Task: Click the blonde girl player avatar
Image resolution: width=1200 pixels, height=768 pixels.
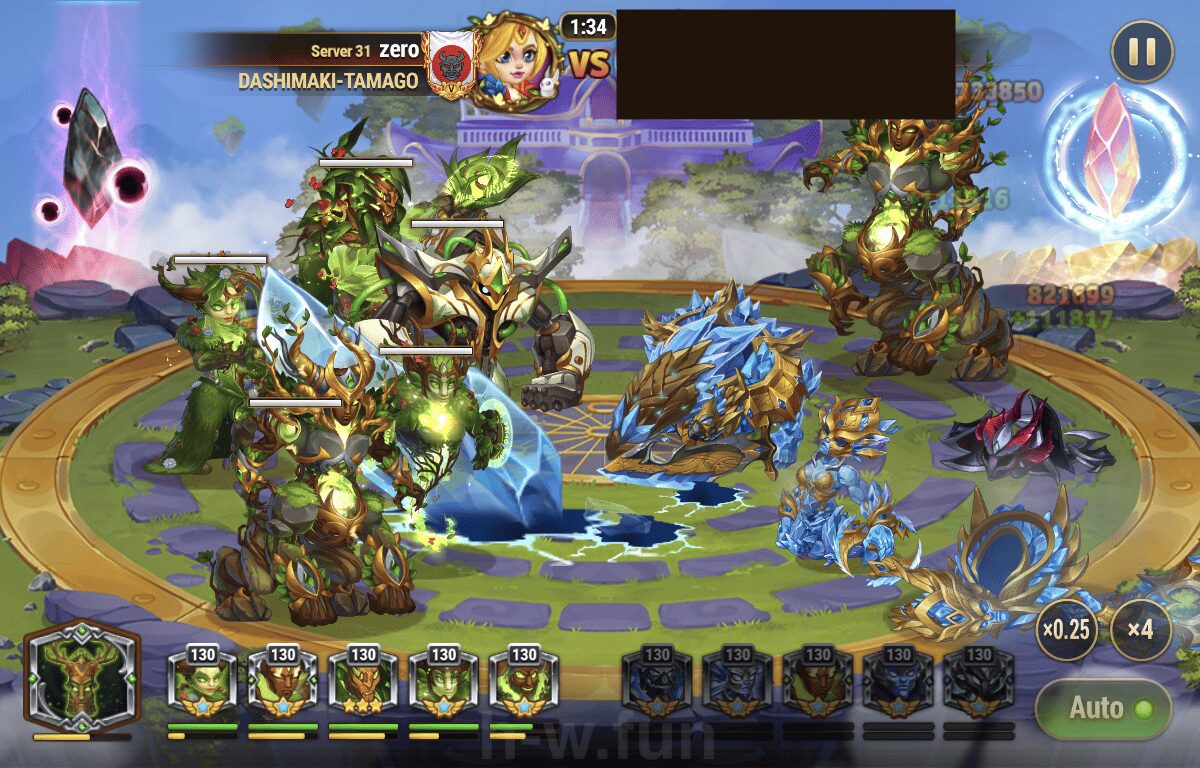Action: pos(512,63)
